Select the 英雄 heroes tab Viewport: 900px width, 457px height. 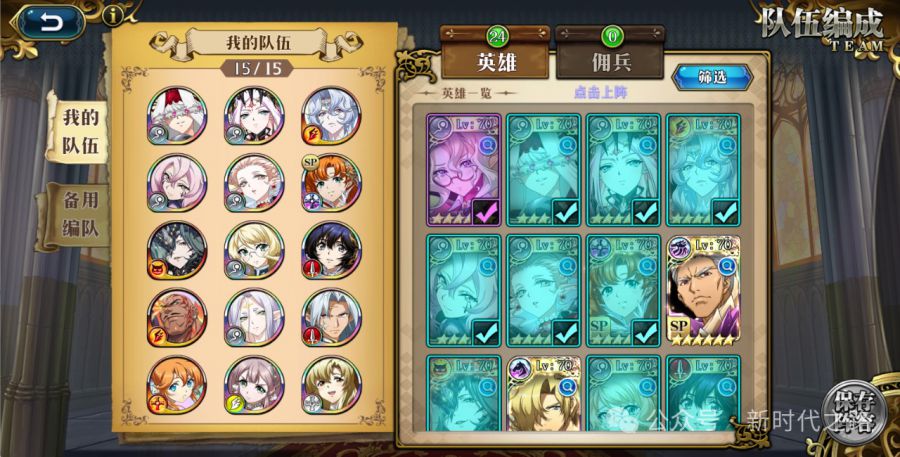click(x=495, y=60)
